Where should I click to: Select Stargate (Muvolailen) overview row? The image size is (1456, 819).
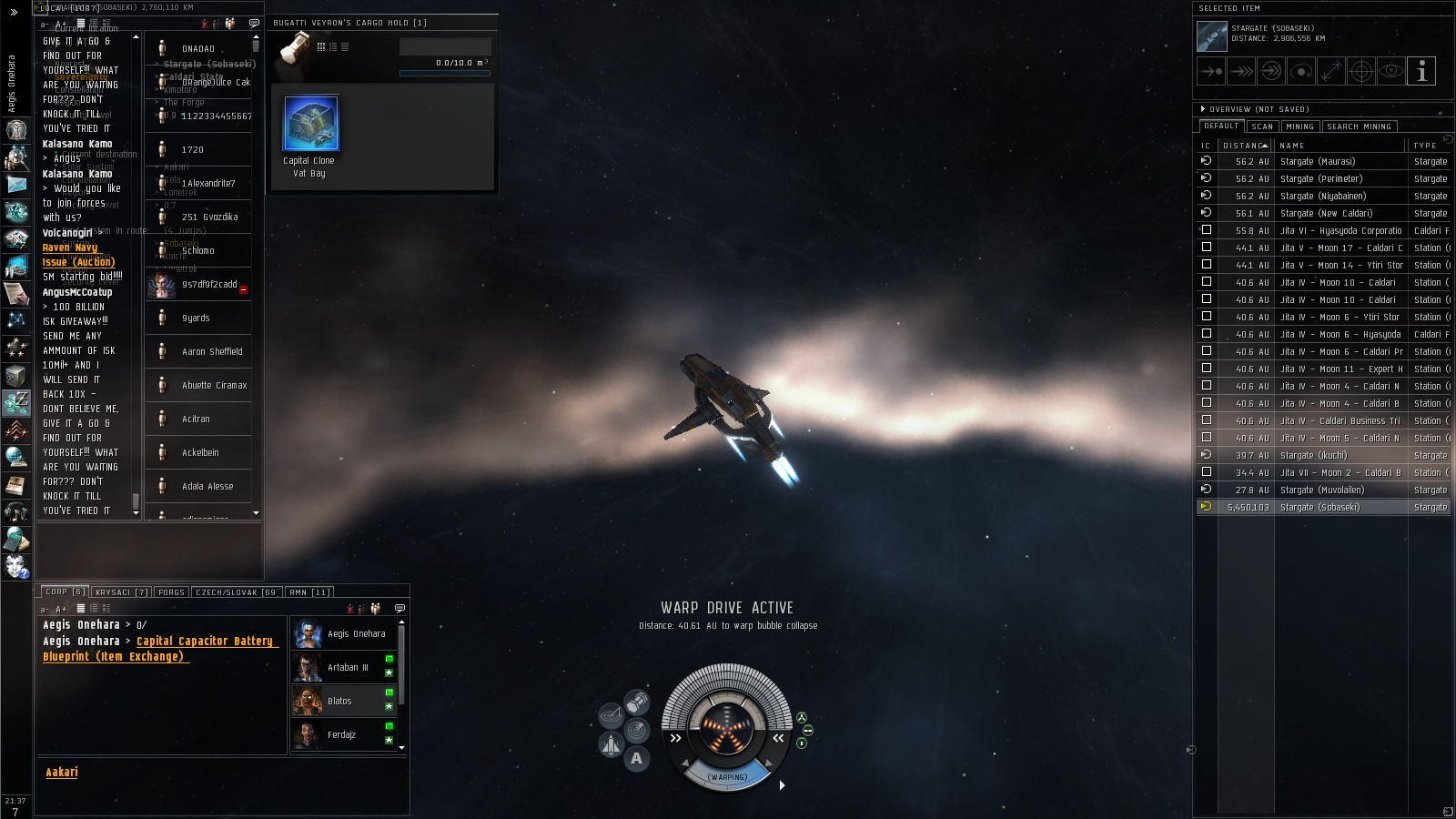(x=1322, y=490)
